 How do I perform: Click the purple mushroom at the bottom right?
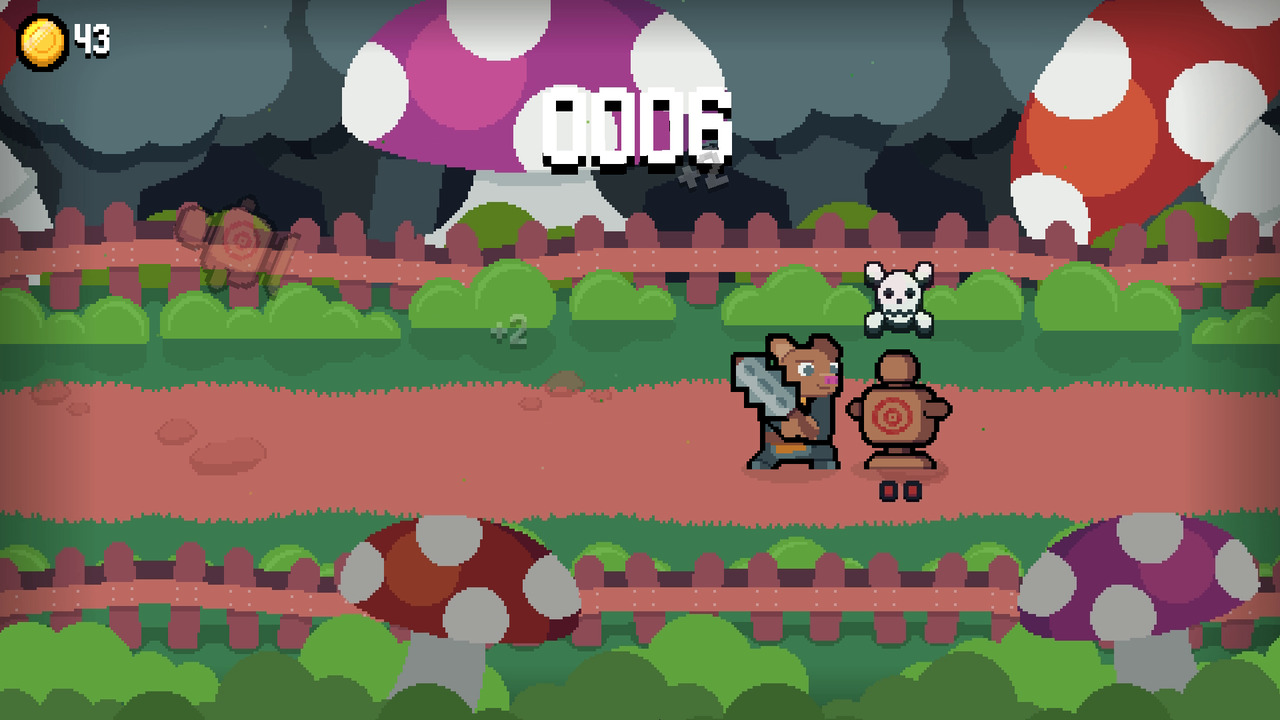point(1140,575)
